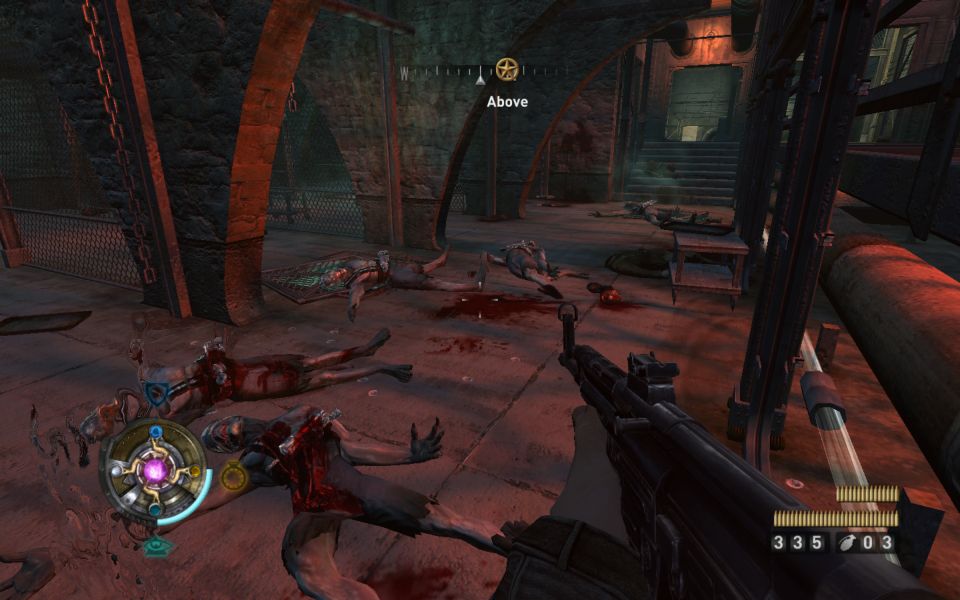Viewport: 960px width, 600px height.
Task: Activate the yellow ring veil power
Action: coord(233,478)
